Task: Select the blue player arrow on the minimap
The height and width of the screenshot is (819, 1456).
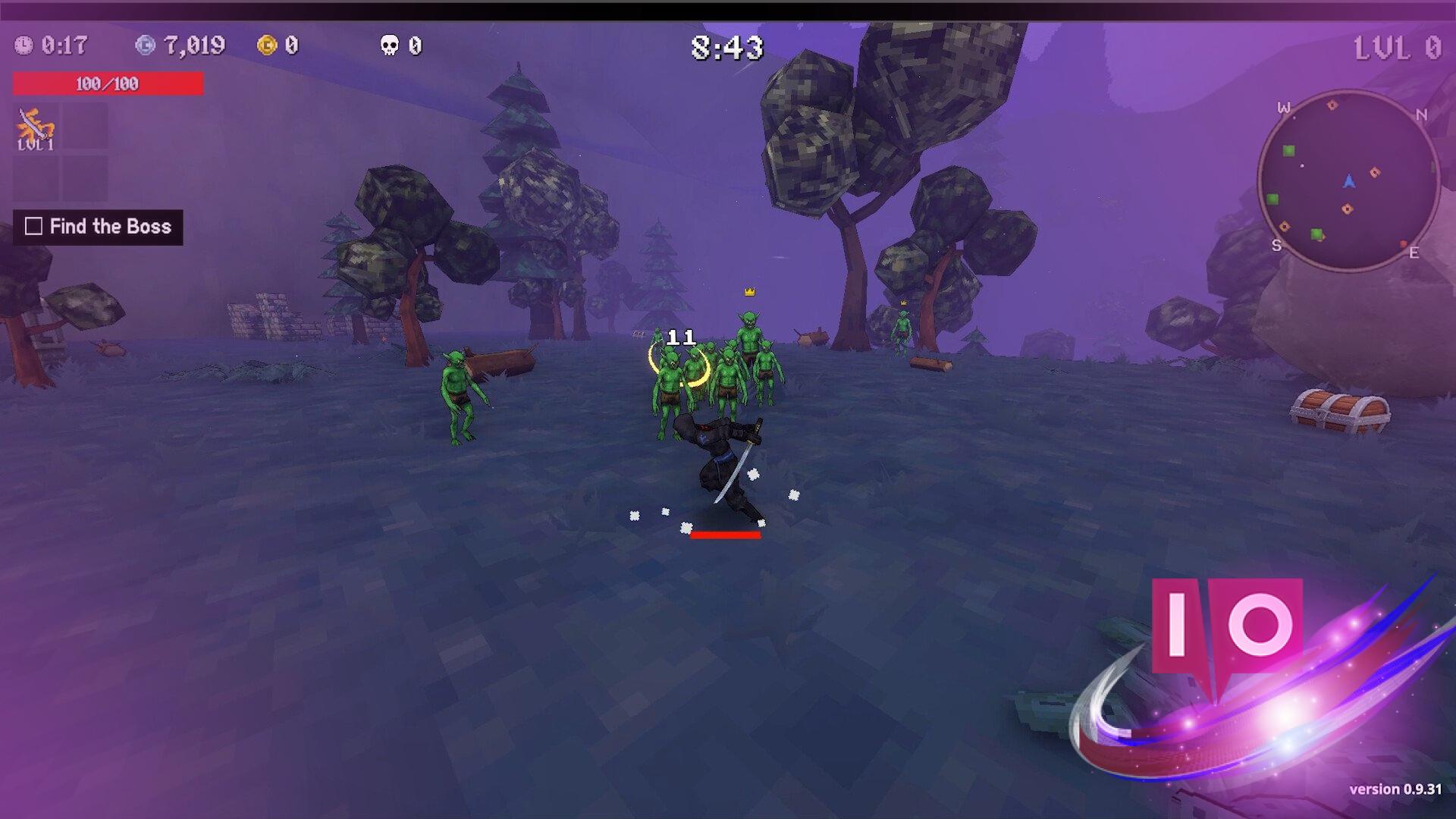Action: (x=1350, y=180)
